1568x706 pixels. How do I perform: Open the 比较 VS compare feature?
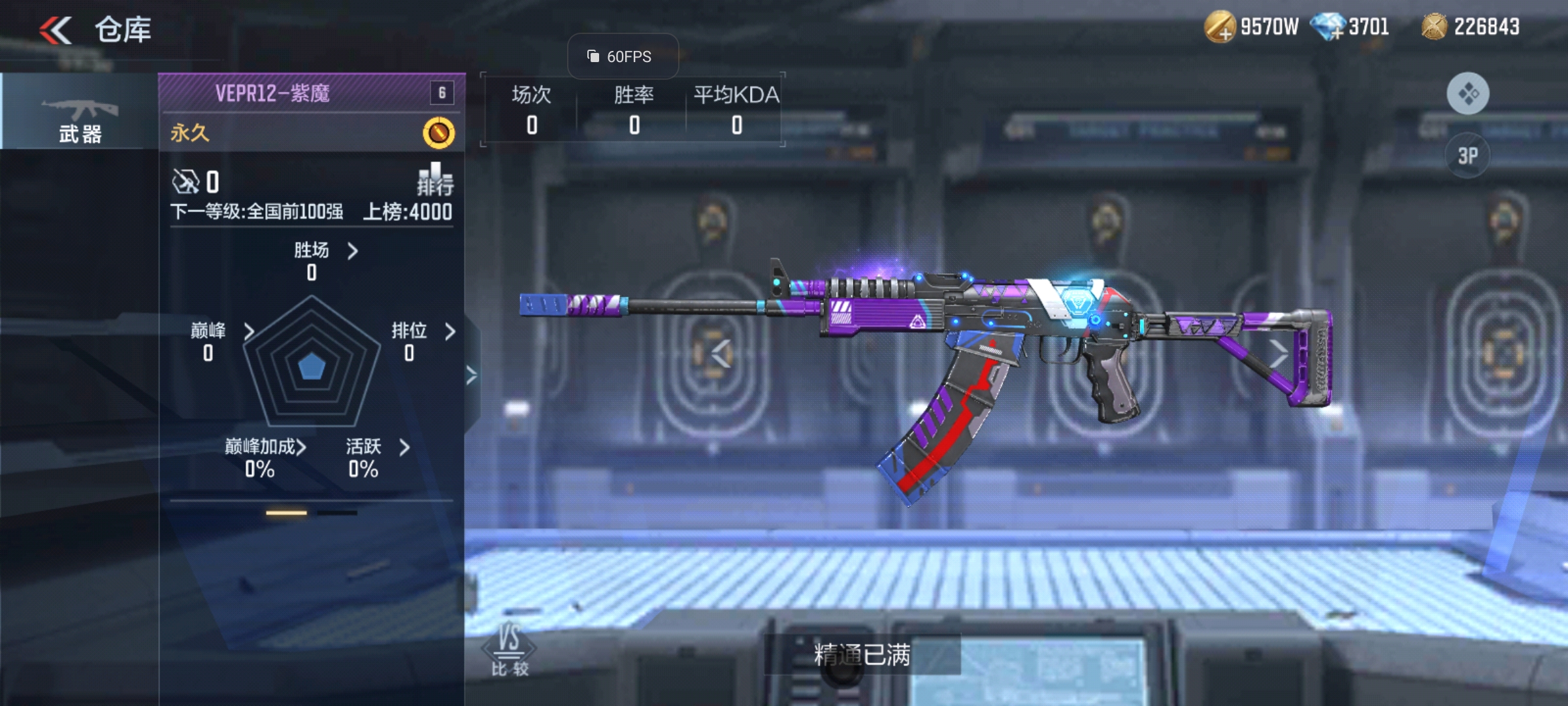click(x=509, y=650)
